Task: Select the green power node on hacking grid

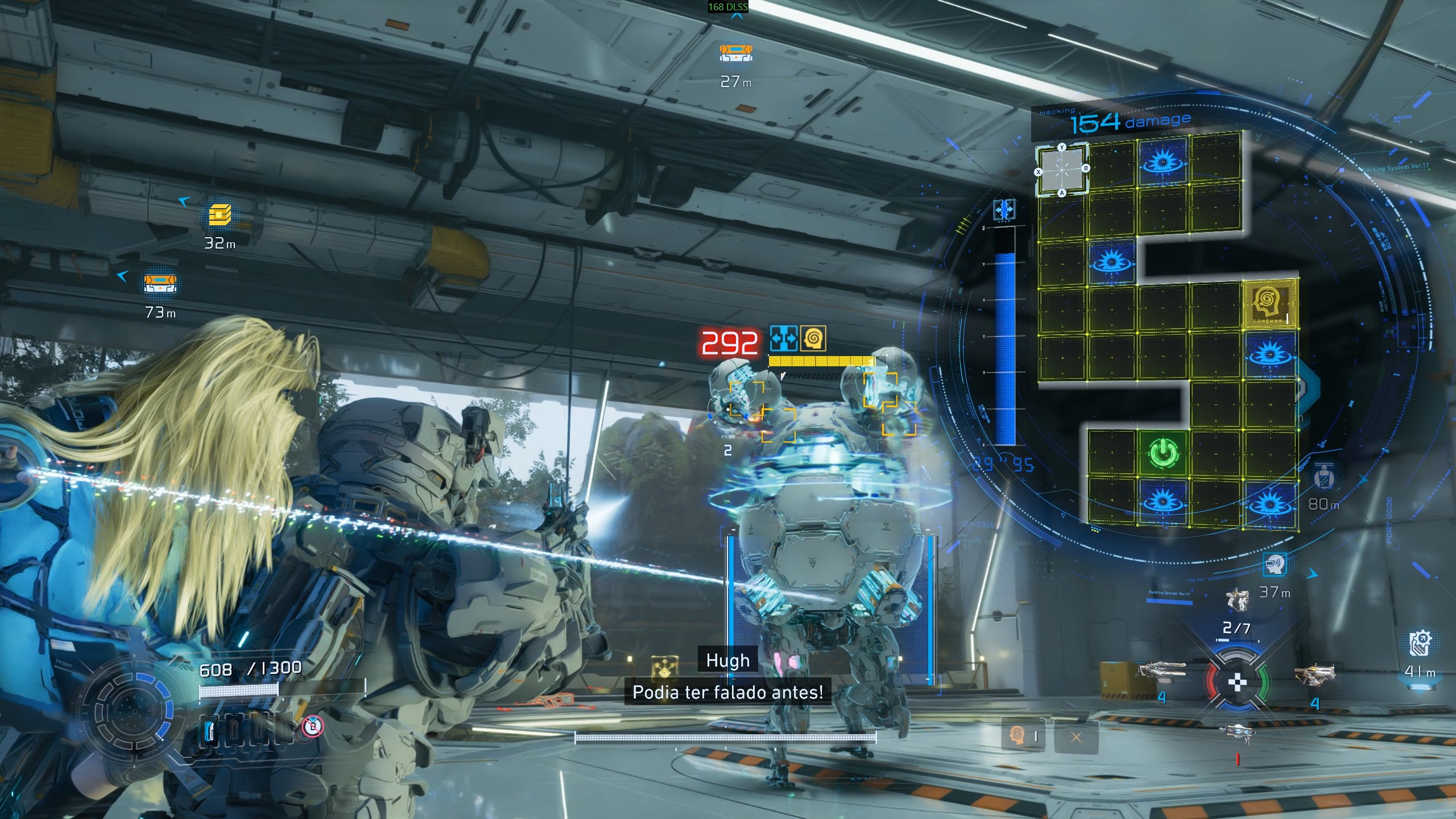Action: 1163,453
